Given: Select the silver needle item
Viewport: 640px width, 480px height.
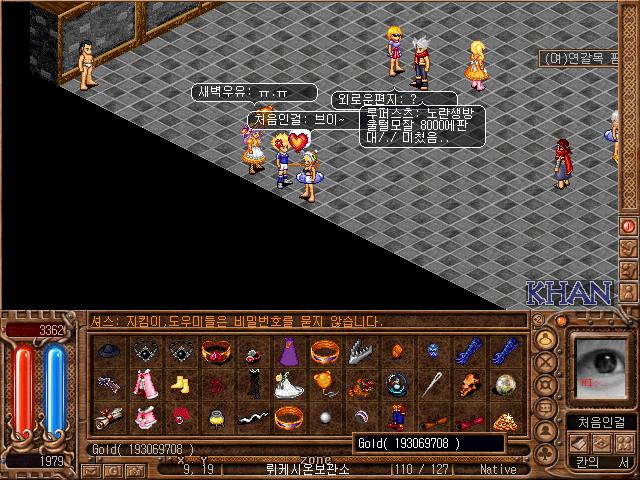Looking at the screenshot, I should click(432, 384).
